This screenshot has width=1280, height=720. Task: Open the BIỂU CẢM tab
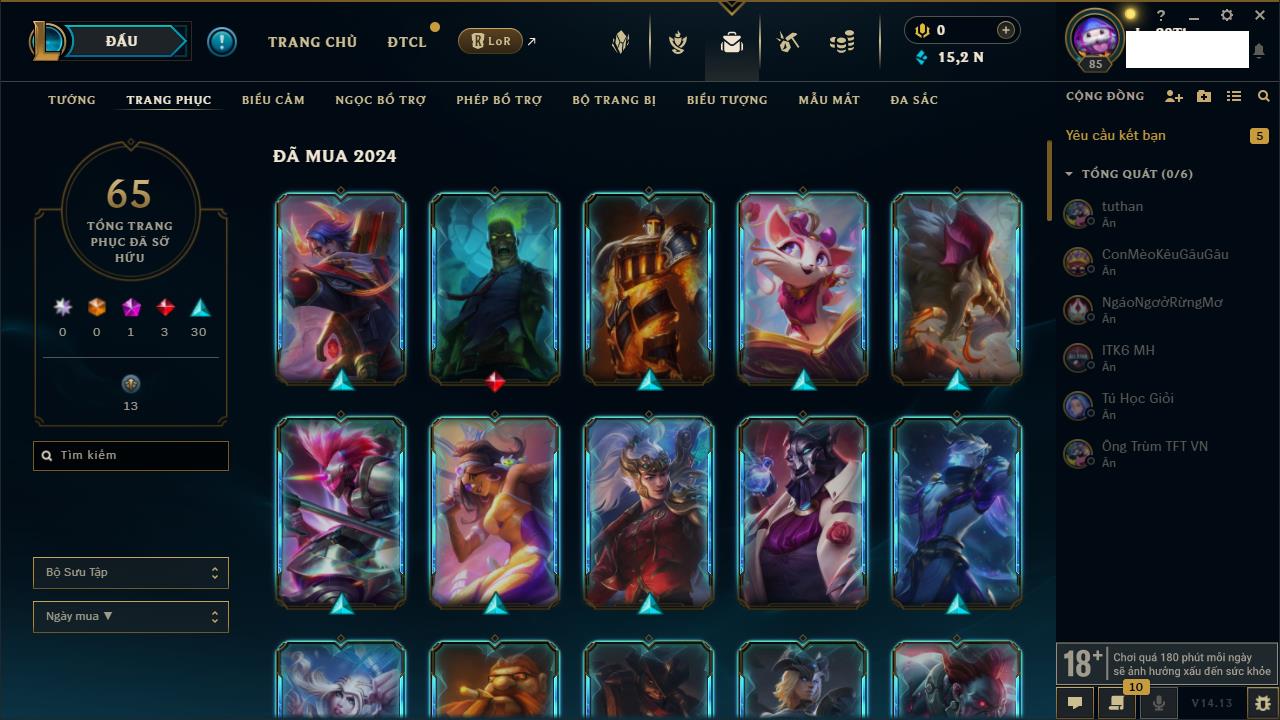[x=273, y=100]
